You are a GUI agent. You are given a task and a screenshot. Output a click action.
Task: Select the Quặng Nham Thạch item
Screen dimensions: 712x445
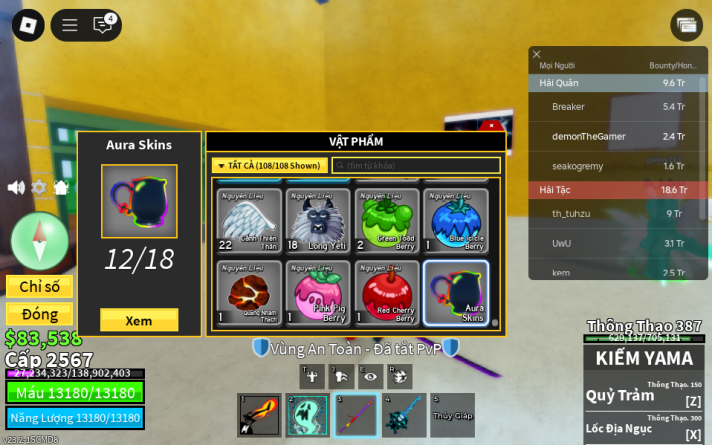[249, 292]
